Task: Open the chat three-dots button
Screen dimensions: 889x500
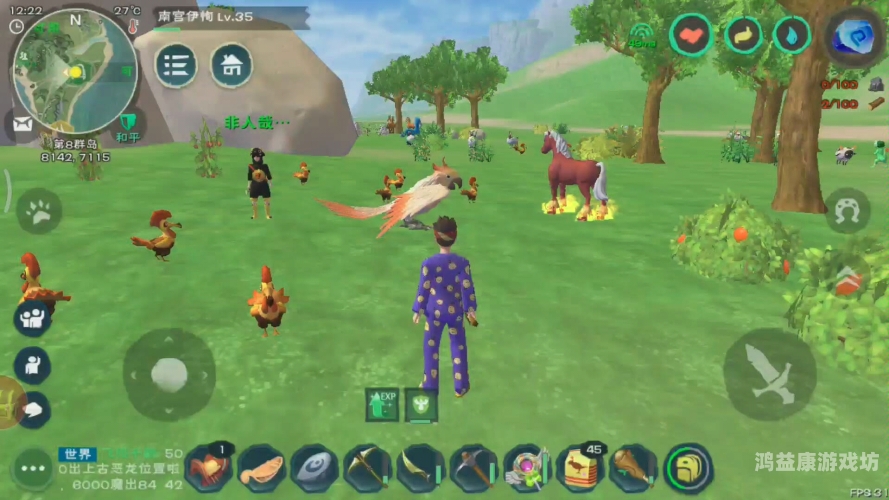Action: pos(31,468)
